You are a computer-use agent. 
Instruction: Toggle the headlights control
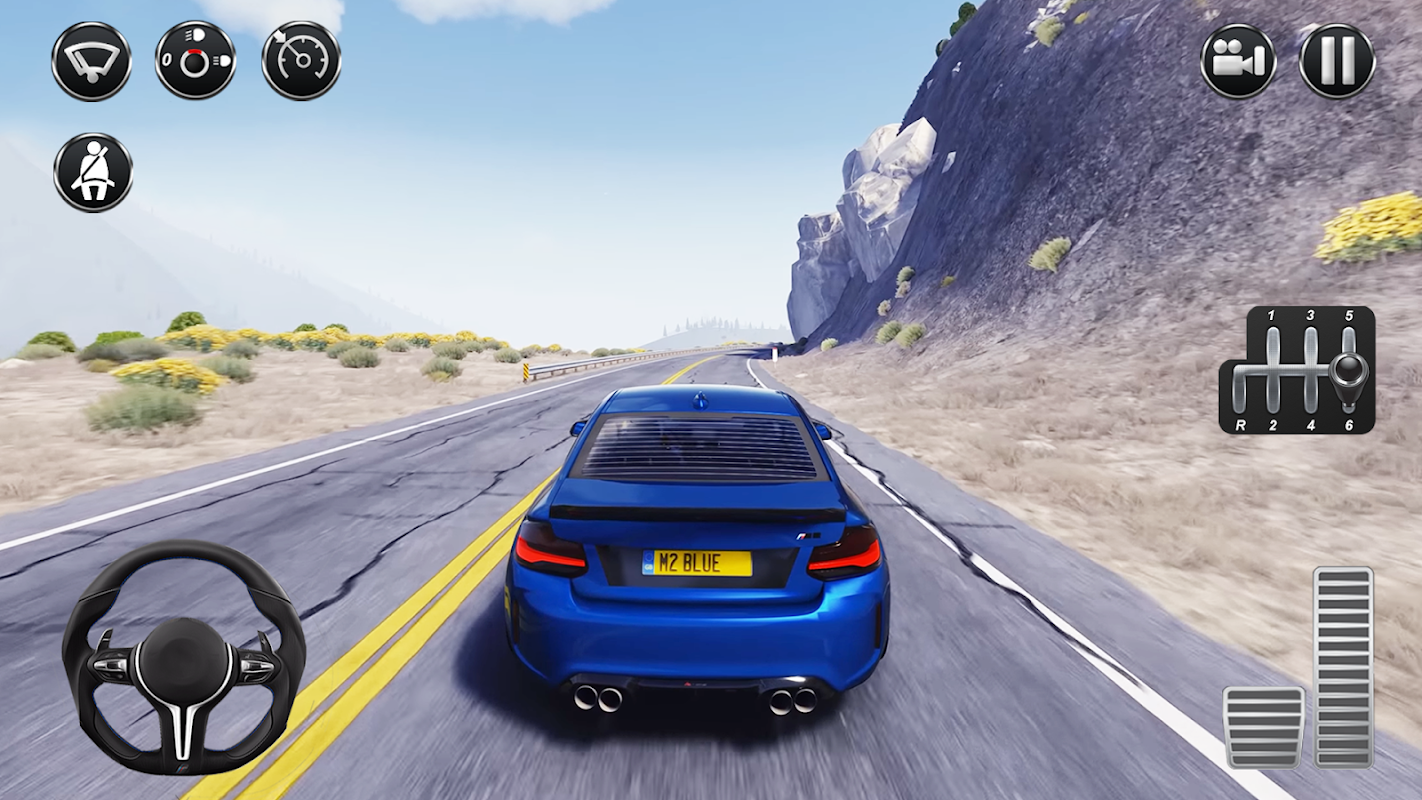(x=196, y=61)
